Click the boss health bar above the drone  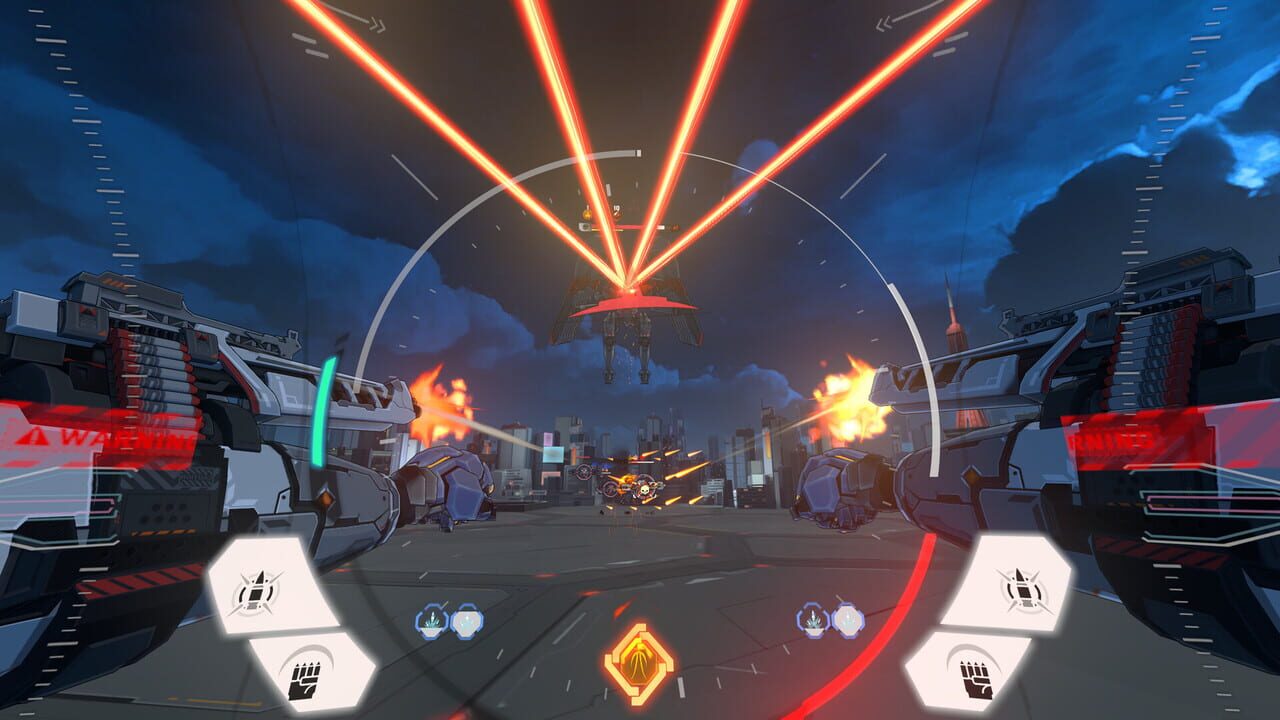click(618, 225)
